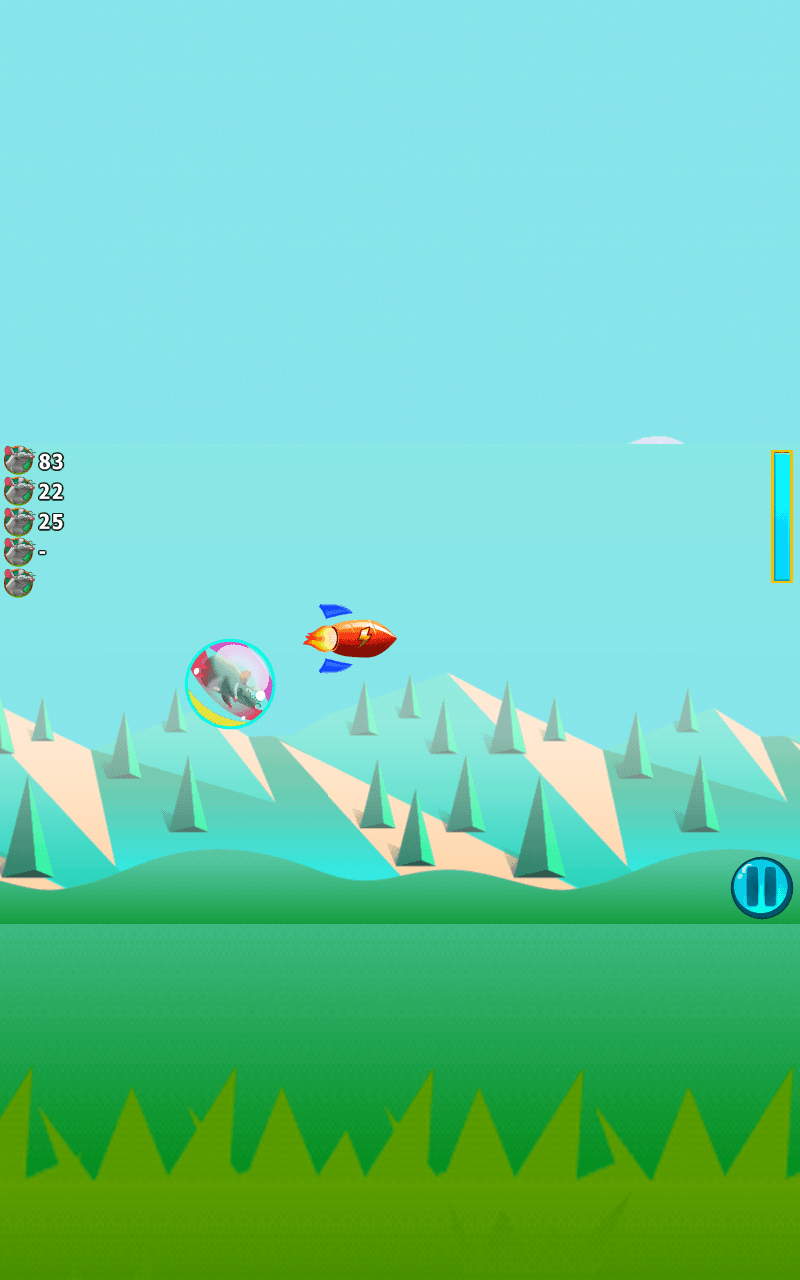
Task: Pause the game with the round button
Action: [761, 887]
